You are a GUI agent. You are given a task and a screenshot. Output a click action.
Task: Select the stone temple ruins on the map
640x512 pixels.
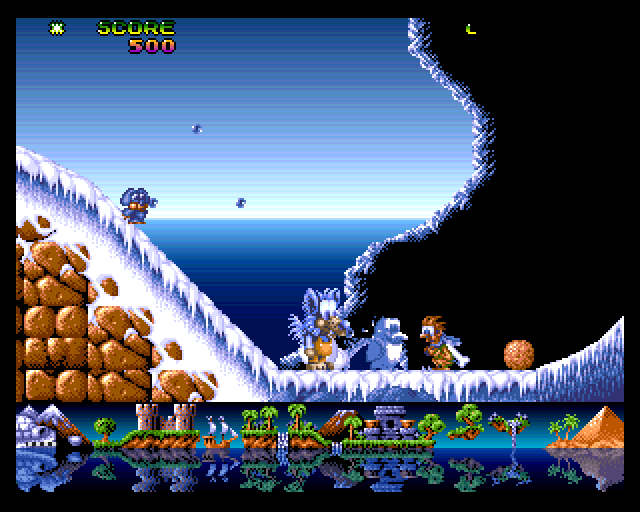tap(388, 425)
